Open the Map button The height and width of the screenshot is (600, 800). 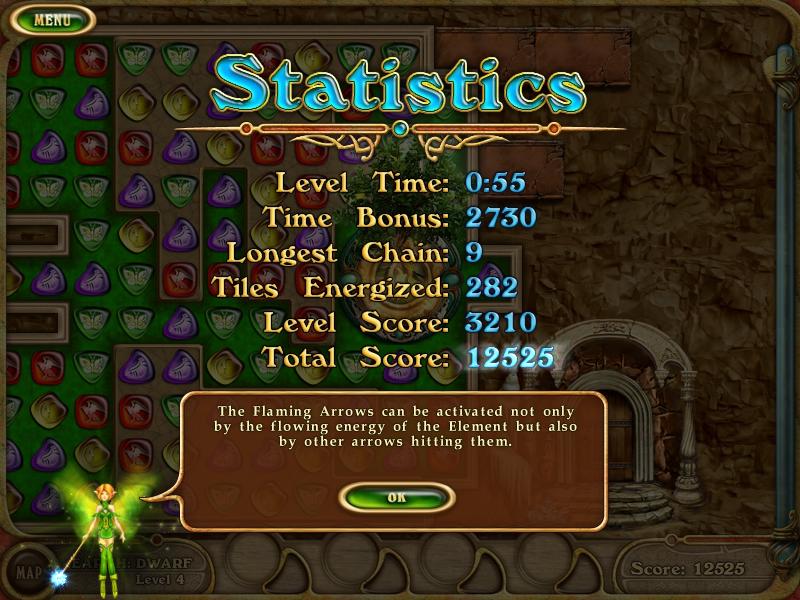pyautogui.click(x=28, y=574)
